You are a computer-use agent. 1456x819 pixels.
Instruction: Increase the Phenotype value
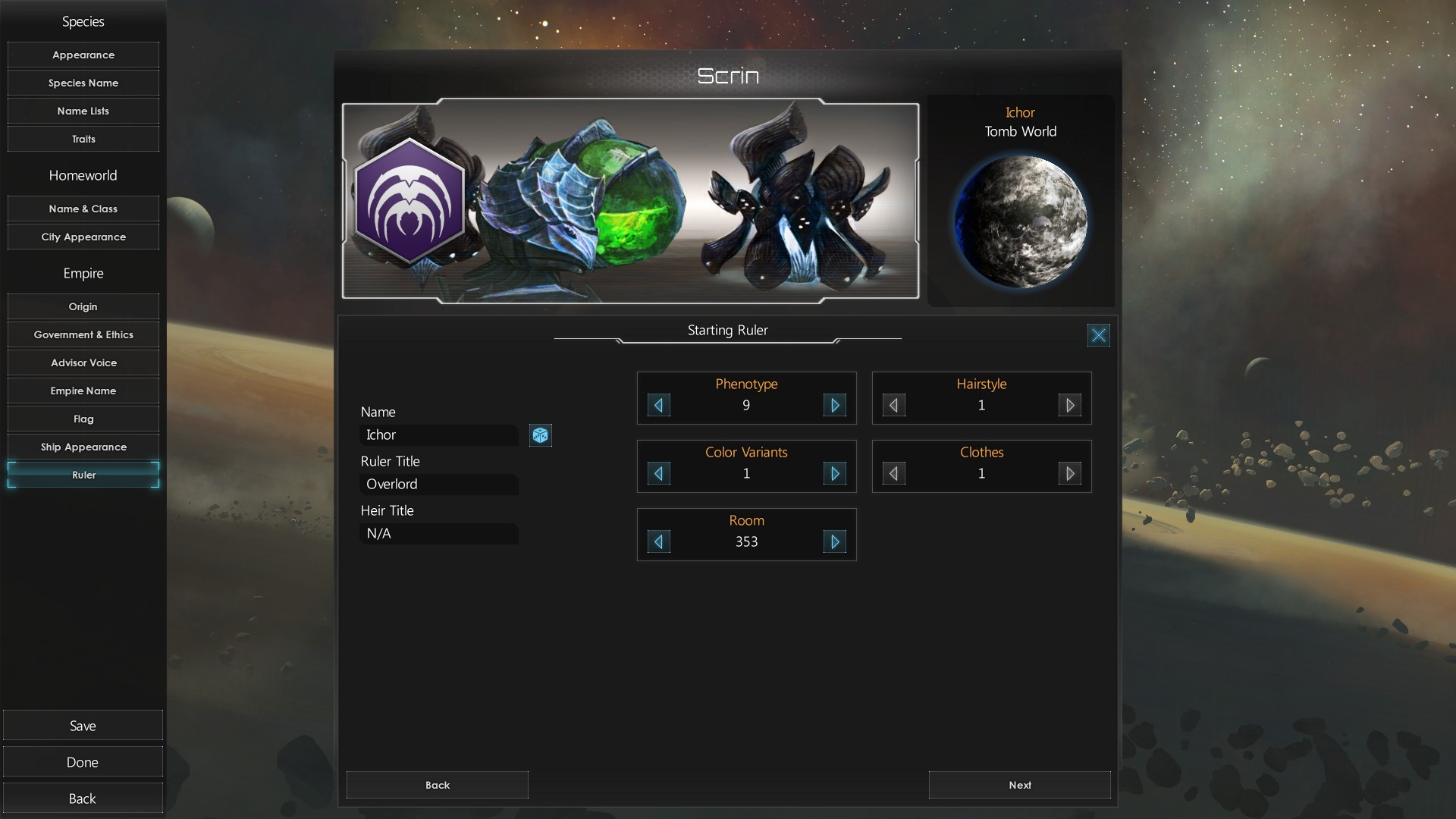(834, 406)
